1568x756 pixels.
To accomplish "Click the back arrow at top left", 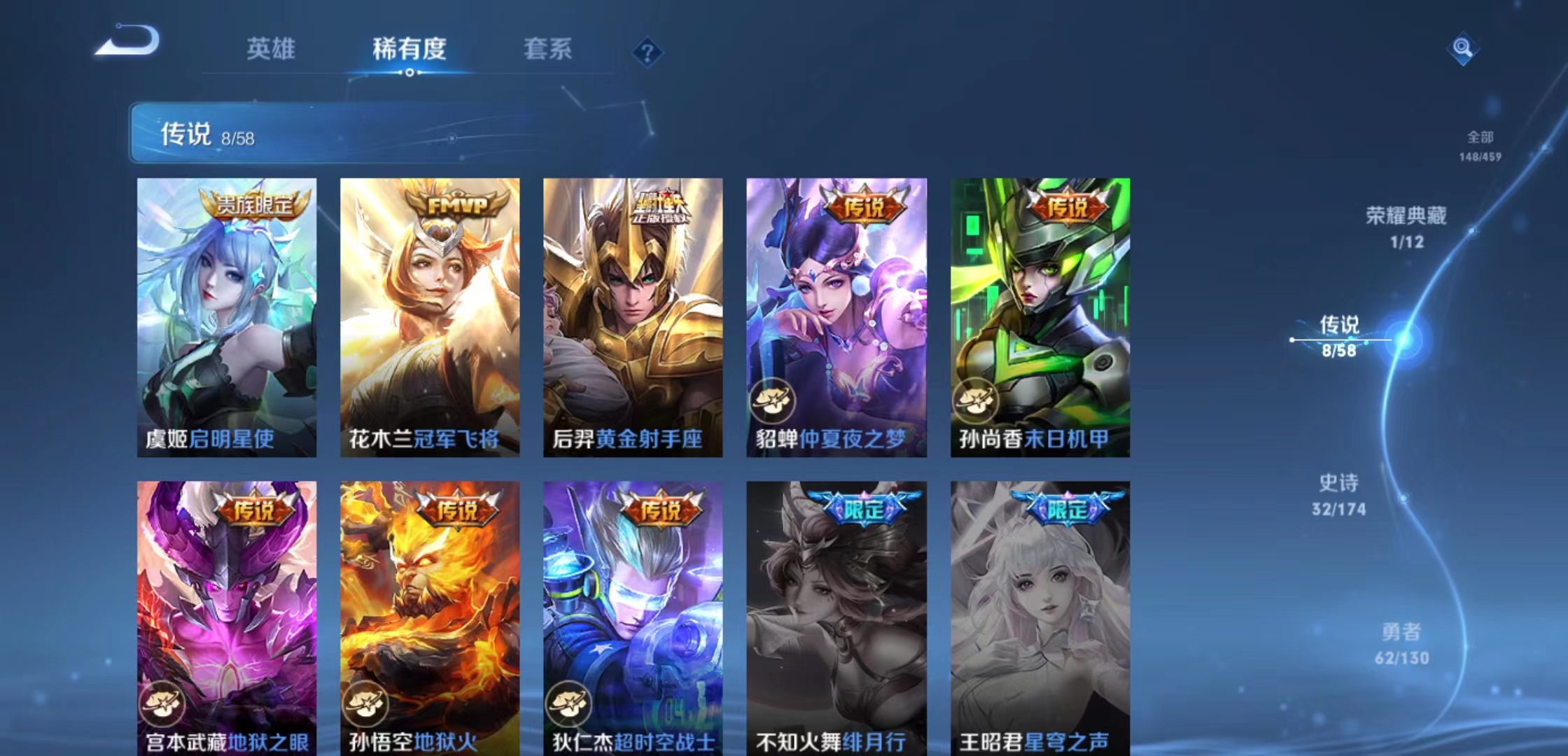I will click(x=128, y=43).
